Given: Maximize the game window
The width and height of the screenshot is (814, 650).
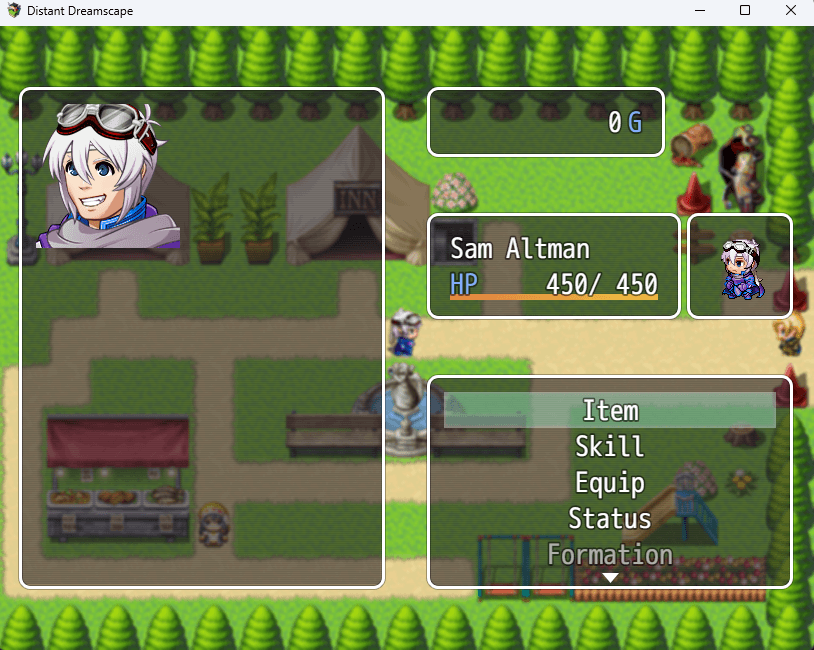Looking at the screenshot, I should (x=744, y=11).
